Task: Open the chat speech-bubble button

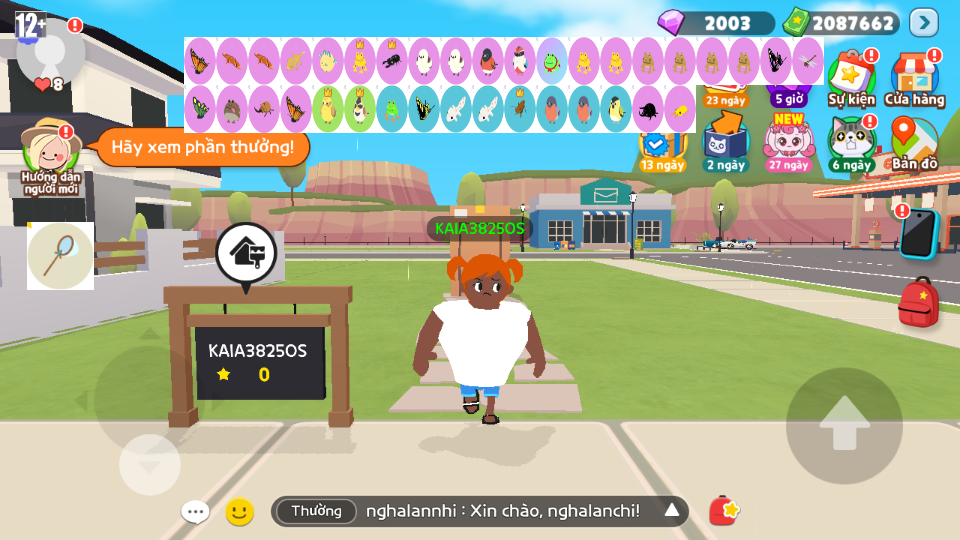Action: pos(195,512)
